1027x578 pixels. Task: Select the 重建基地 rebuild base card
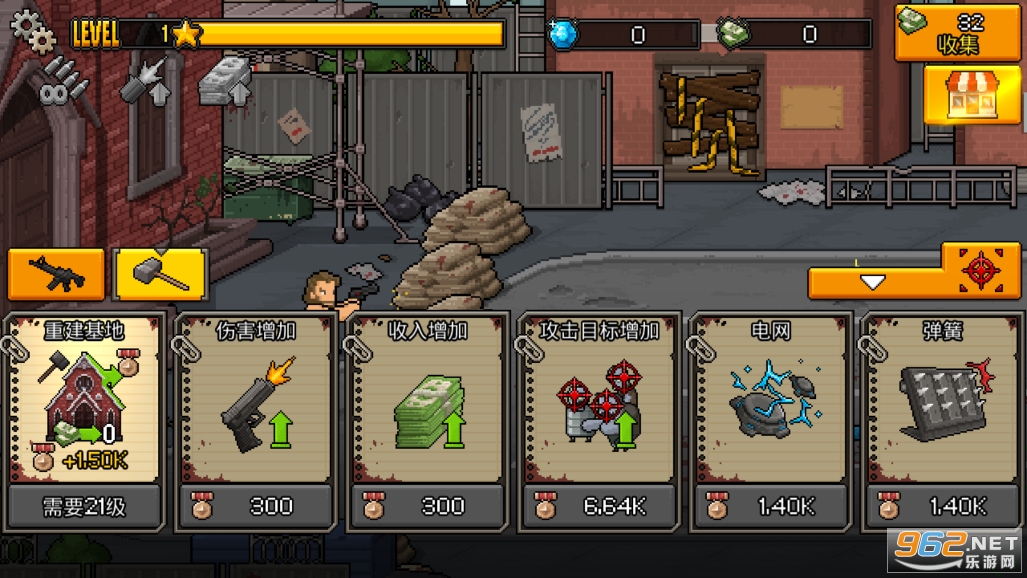(x=84, y=420)
